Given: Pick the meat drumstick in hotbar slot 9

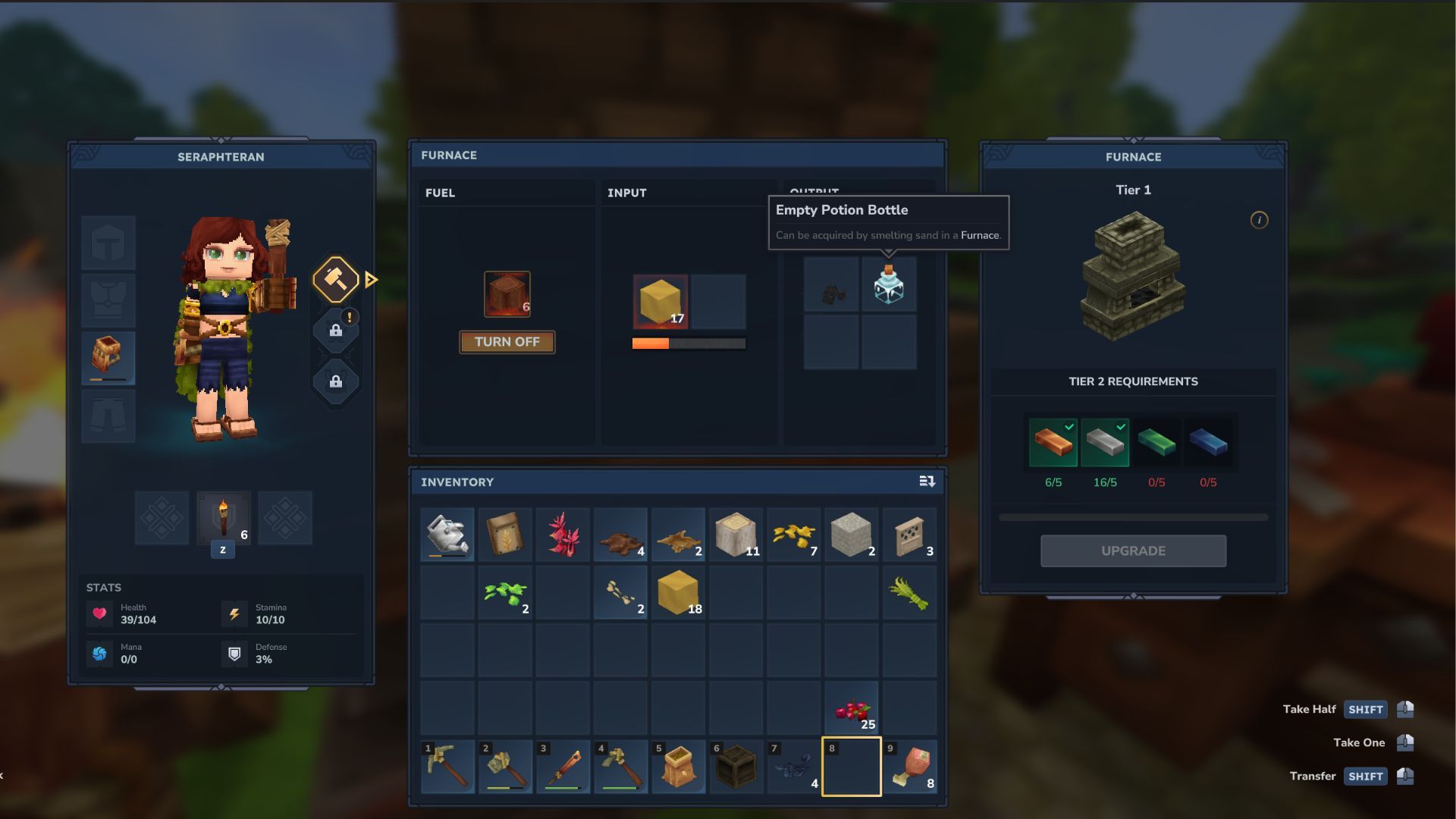Looking at the screenshot, I should tap(909, 767).
